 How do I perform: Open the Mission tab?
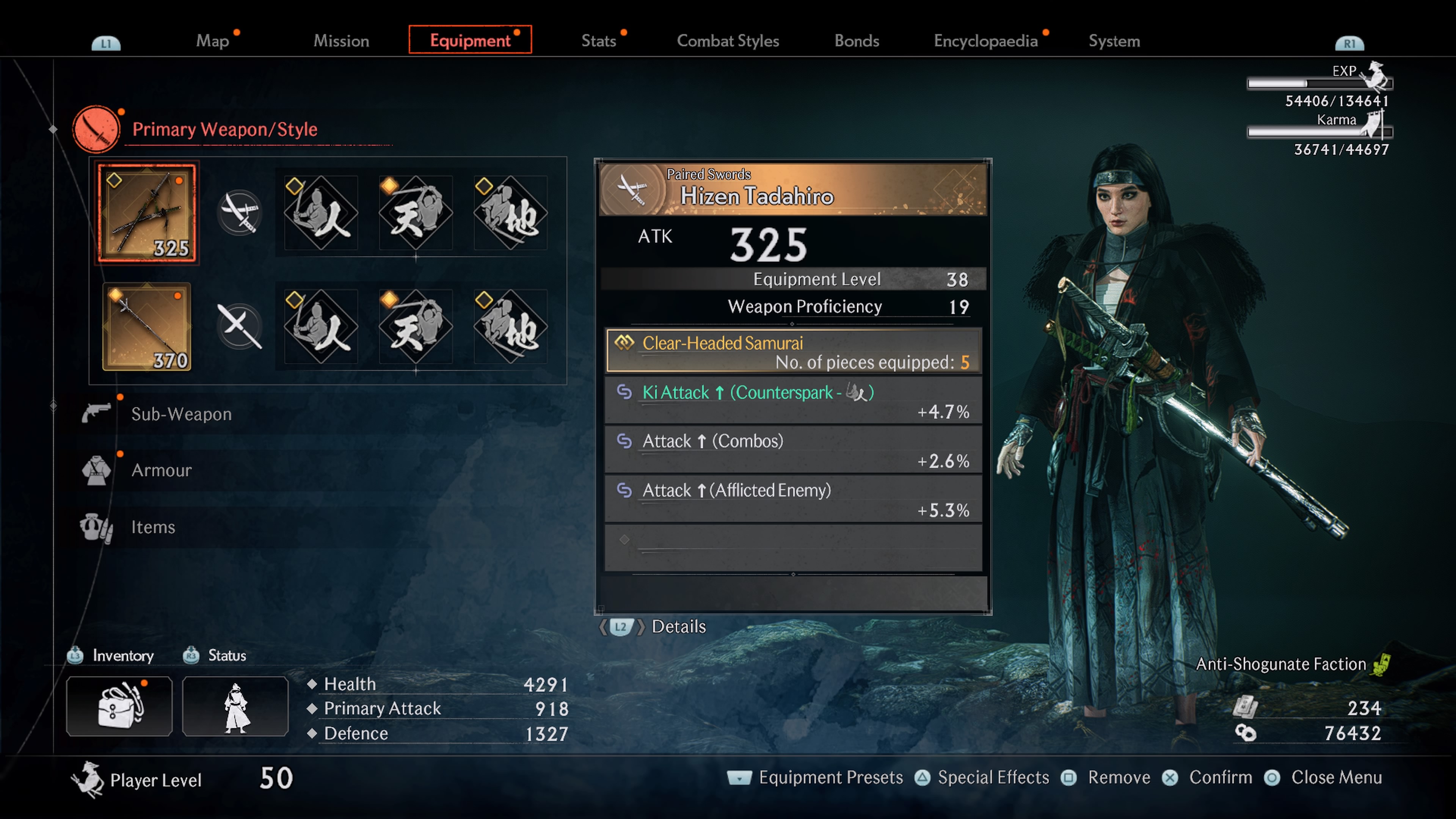pos(341,41)
